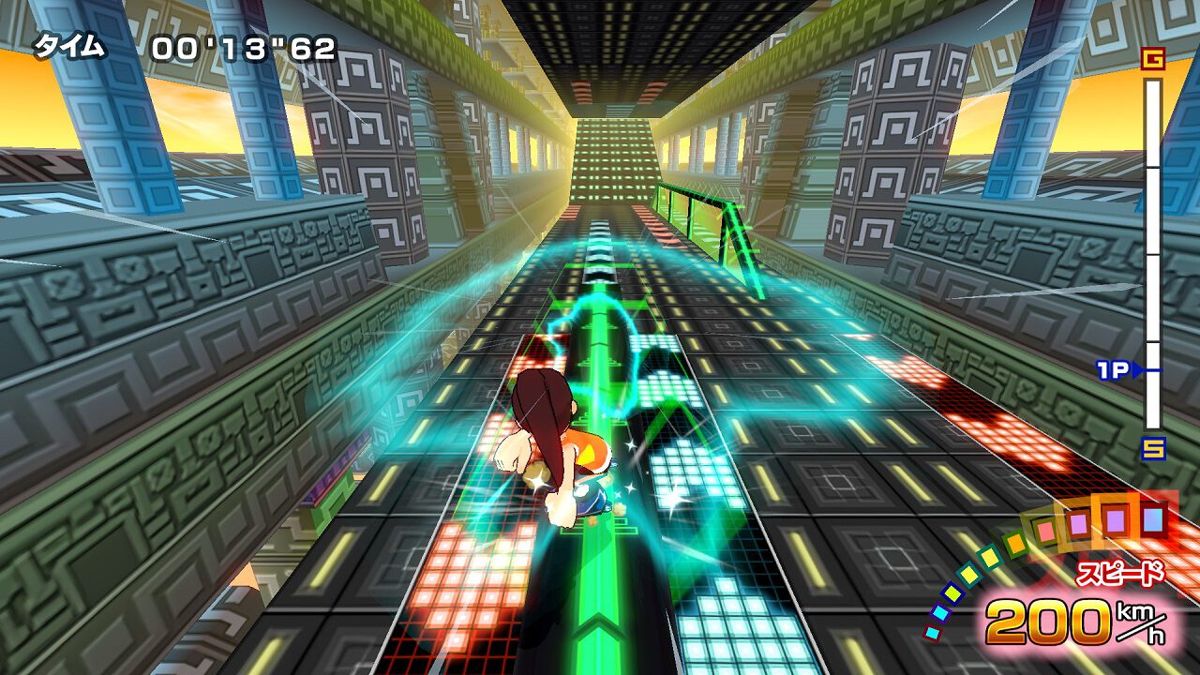
Task: Select the G goal marker on the course bar
Action: (x=1153, y=60)
